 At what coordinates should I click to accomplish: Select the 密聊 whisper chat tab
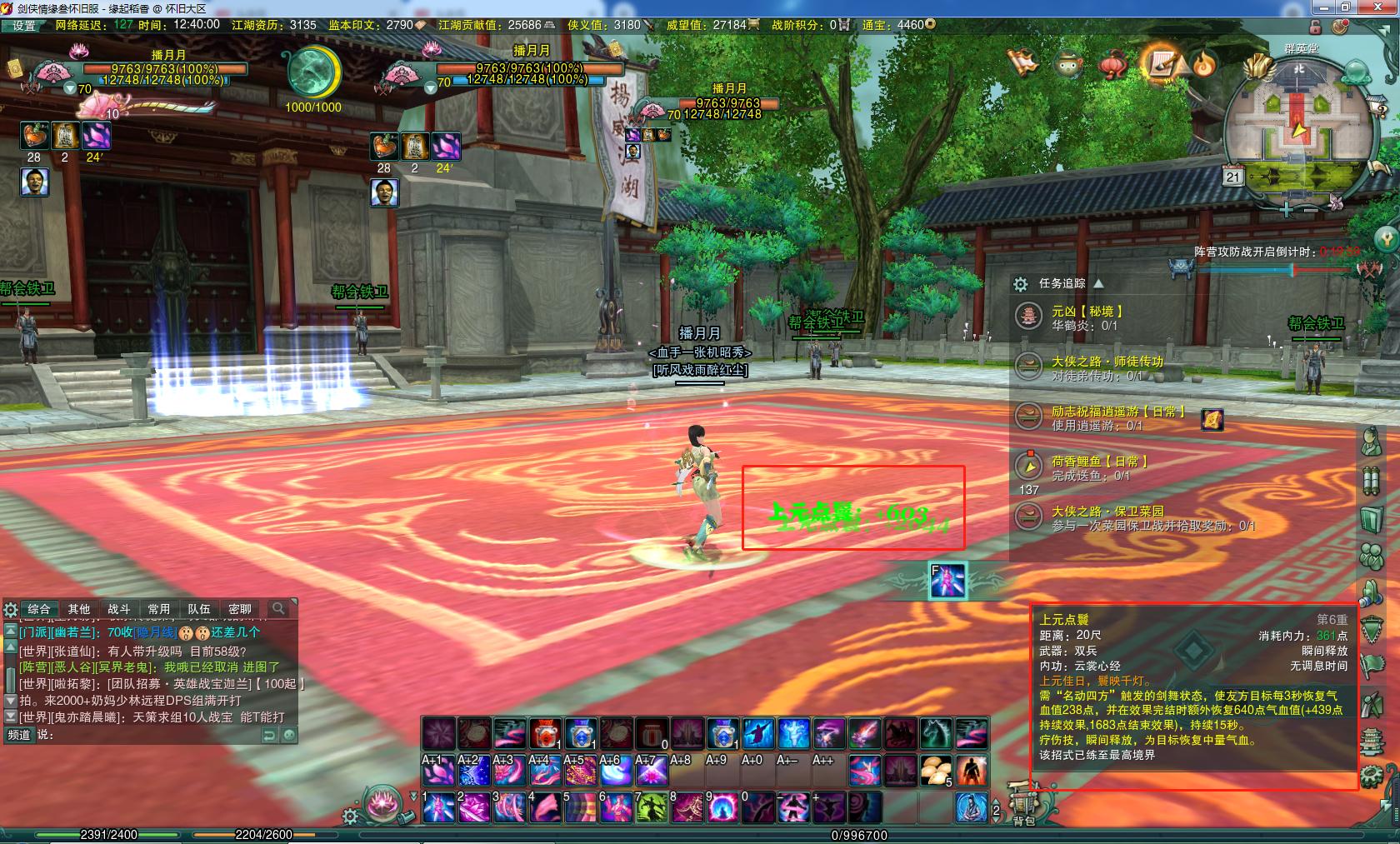click(240, 609)
